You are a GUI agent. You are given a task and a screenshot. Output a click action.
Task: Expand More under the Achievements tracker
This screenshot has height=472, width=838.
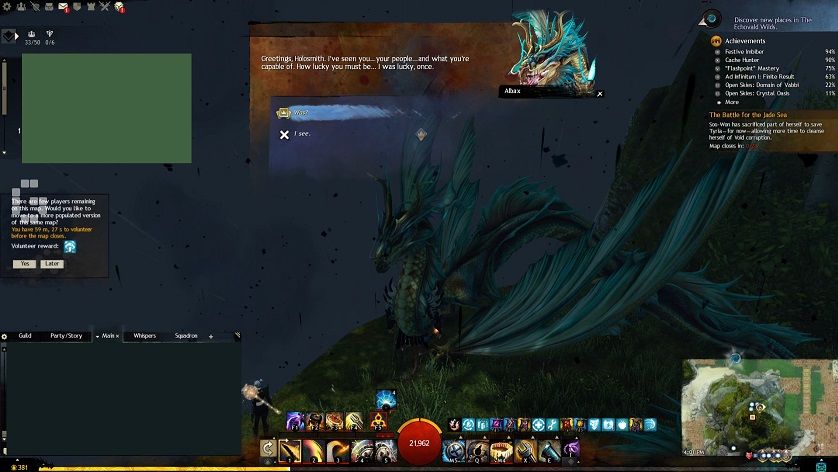coord(732,102)
